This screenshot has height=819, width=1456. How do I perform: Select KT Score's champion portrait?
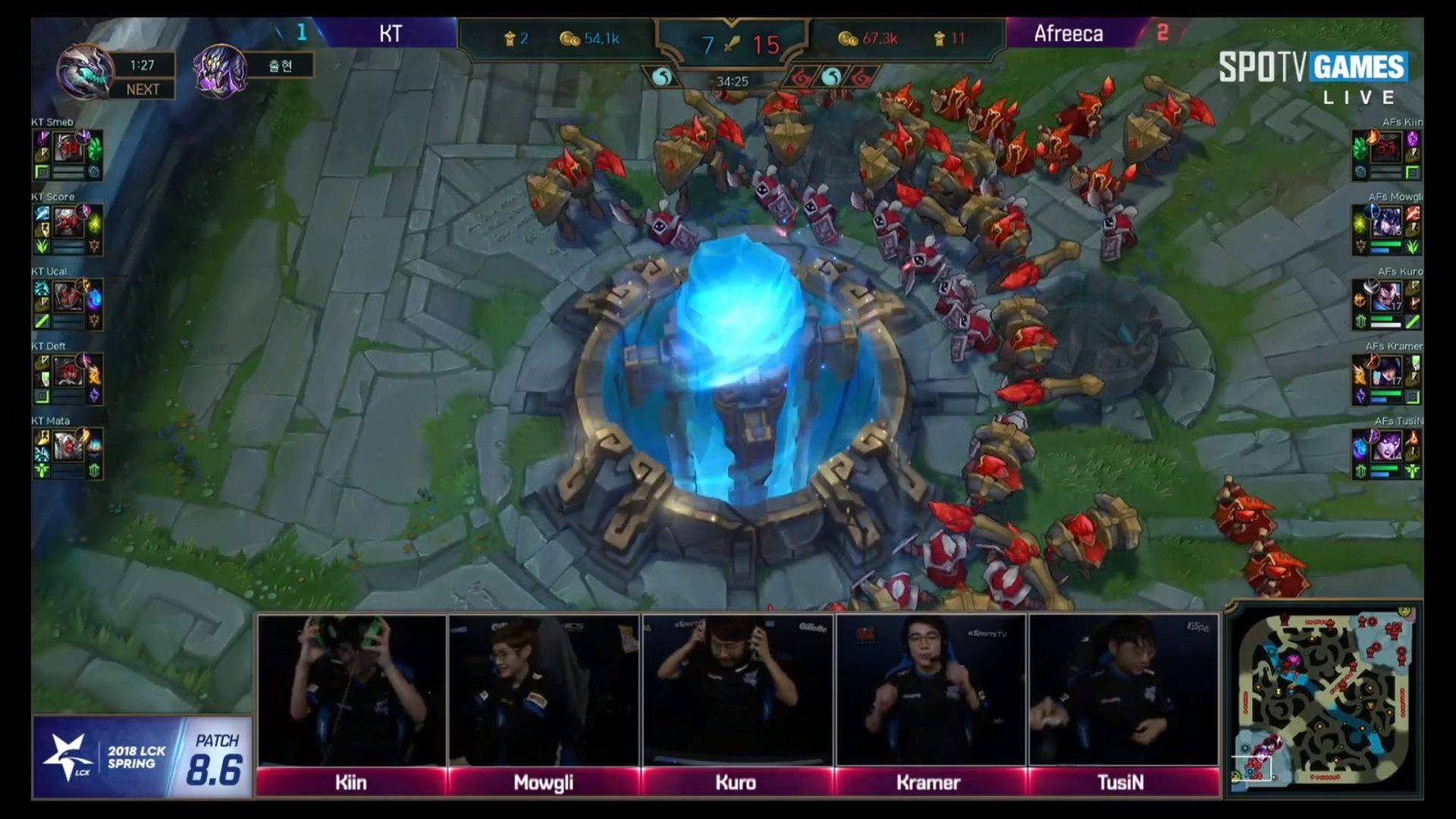[68, 224]
